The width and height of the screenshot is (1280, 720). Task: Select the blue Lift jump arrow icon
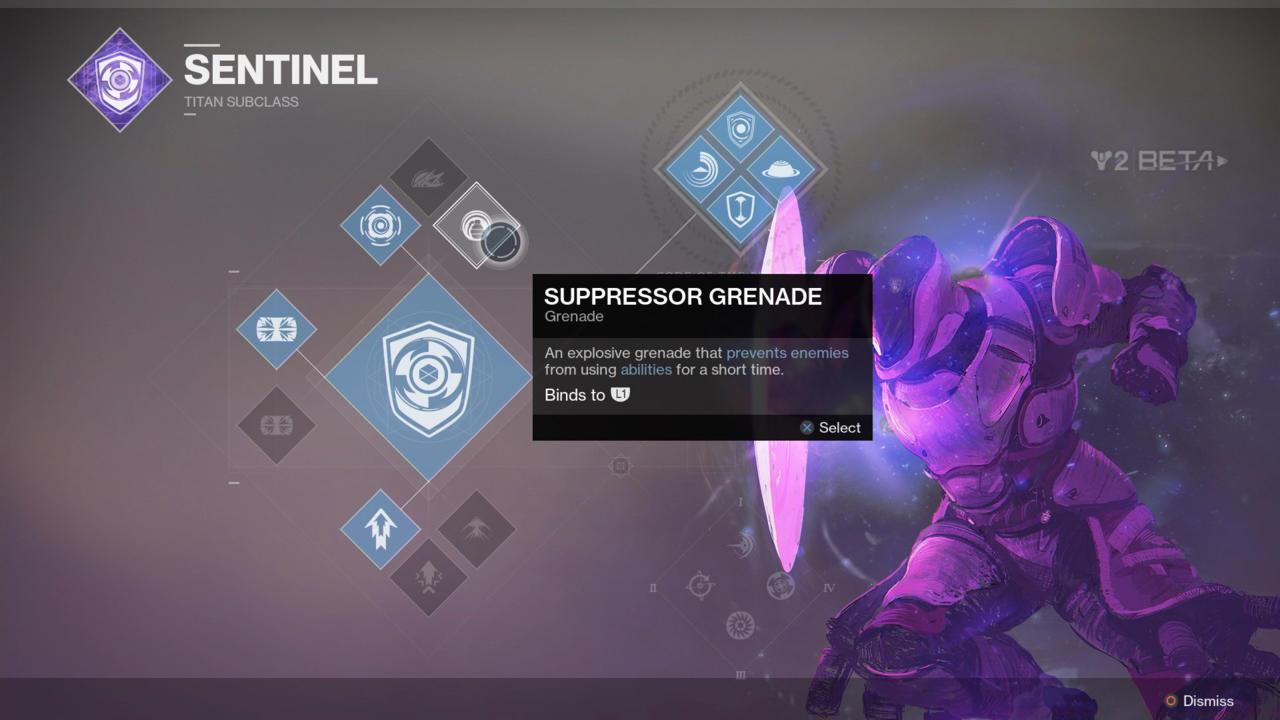[x=379, y=531]
